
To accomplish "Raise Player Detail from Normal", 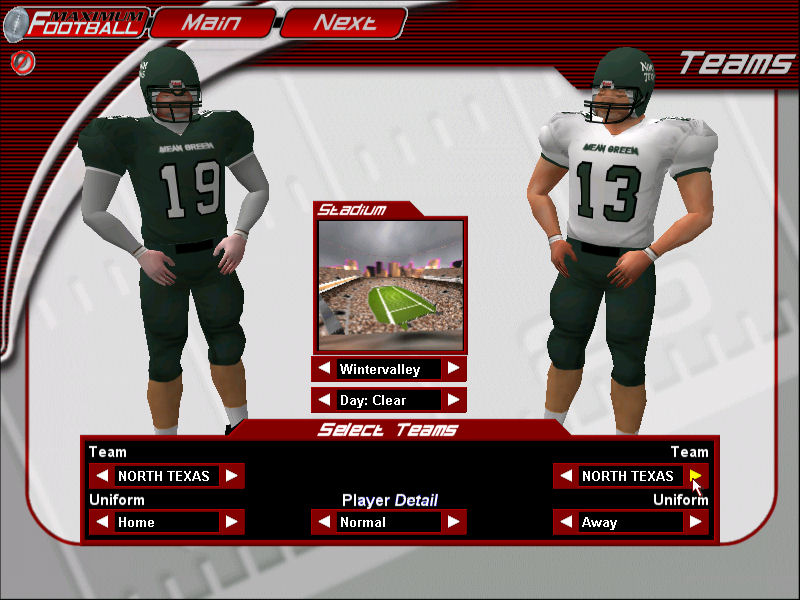I will point(454,522).
